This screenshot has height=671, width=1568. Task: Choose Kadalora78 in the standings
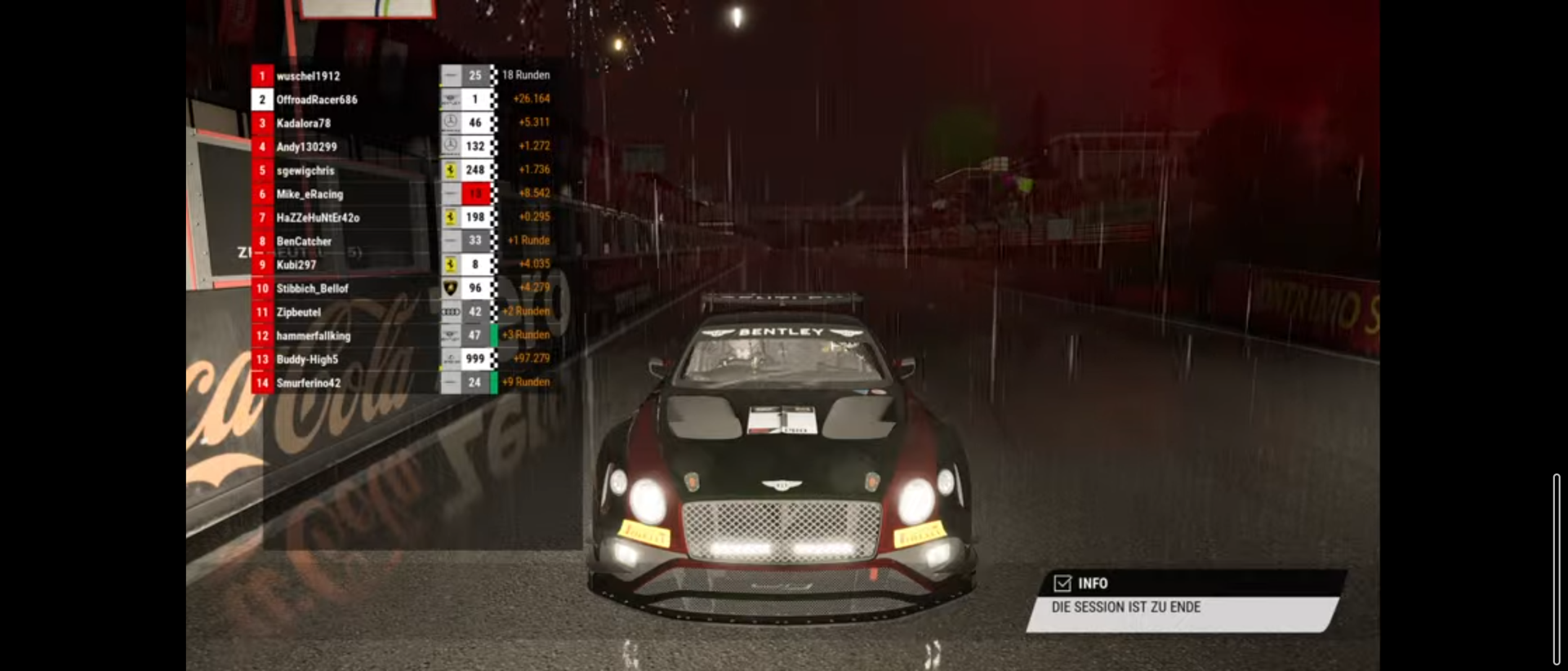coord(304,123)
